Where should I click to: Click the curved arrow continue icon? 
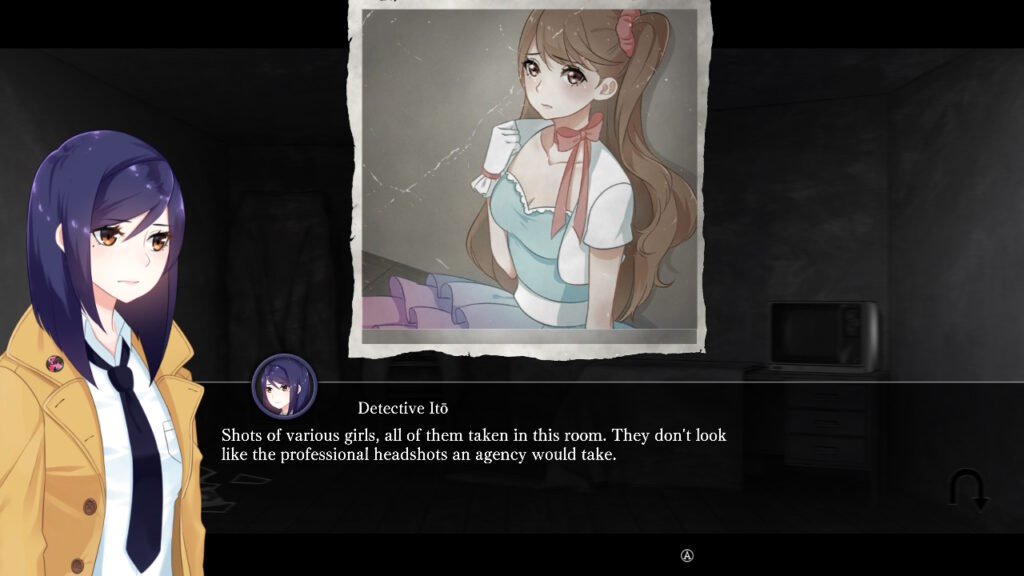click(x=968, y=489)
